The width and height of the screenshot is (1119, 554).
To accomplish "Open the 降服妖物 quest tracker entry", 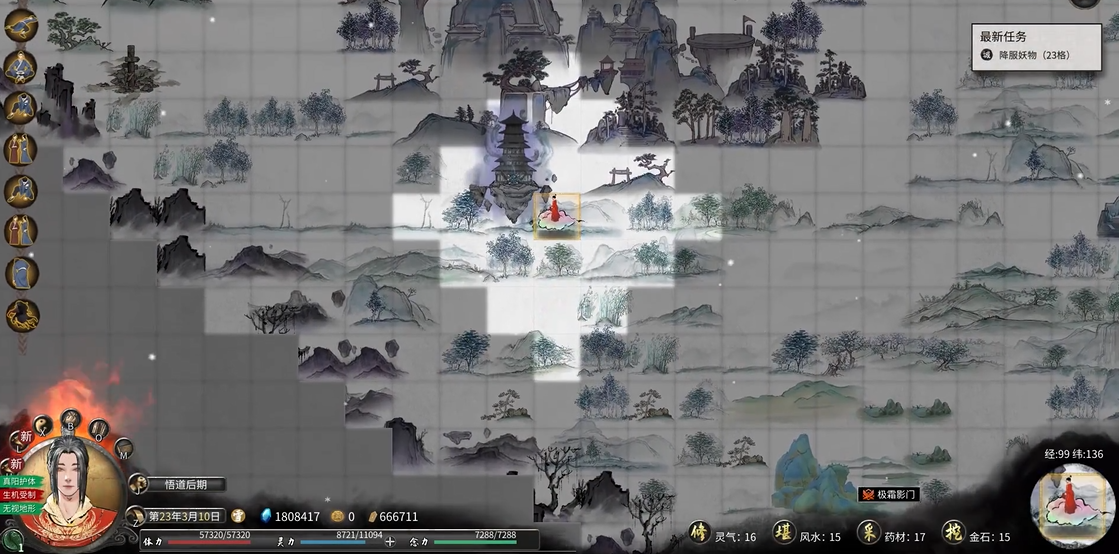I will click(1028, 55).
